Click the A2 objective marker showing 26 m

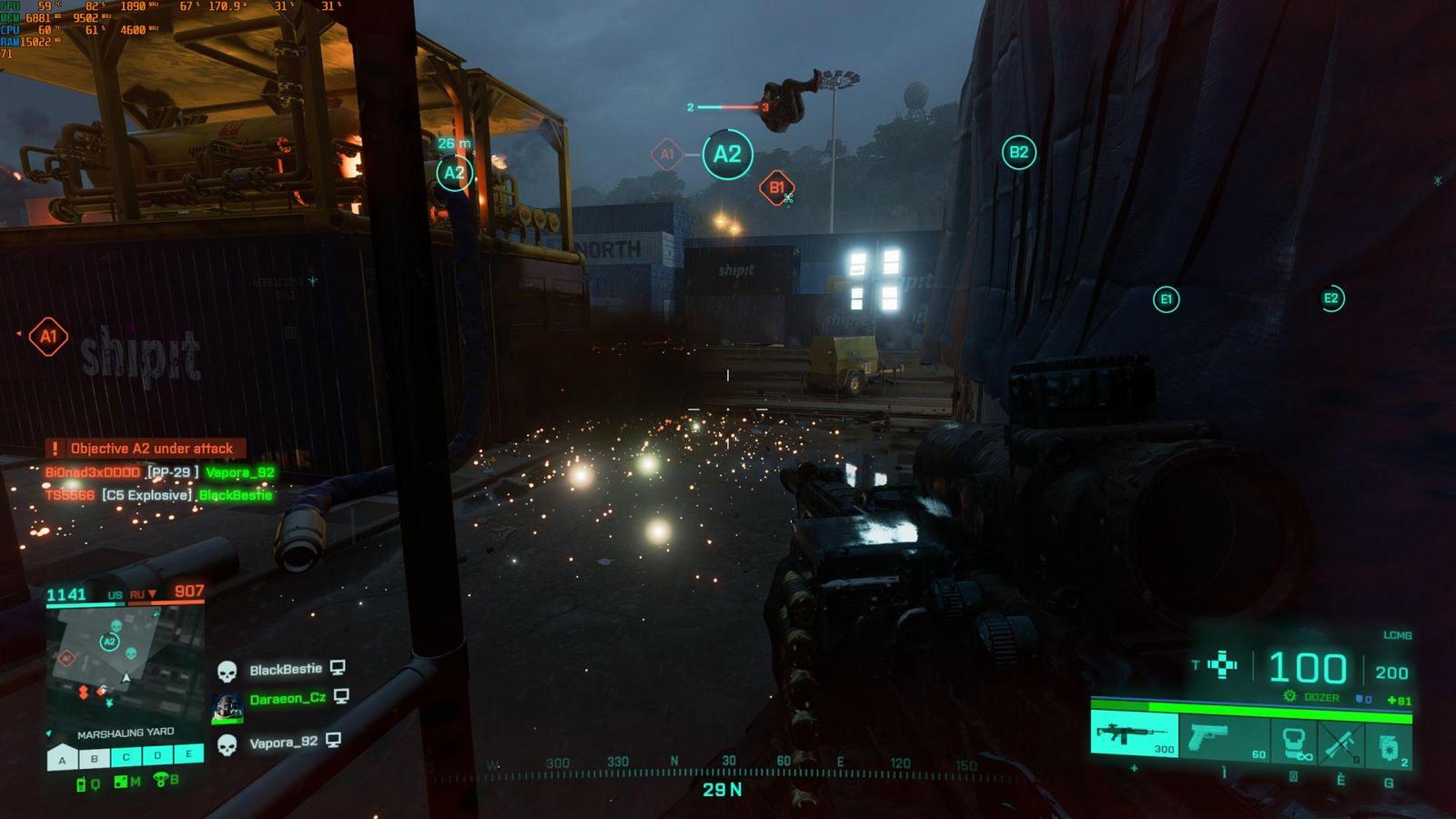tap(453, 172)
